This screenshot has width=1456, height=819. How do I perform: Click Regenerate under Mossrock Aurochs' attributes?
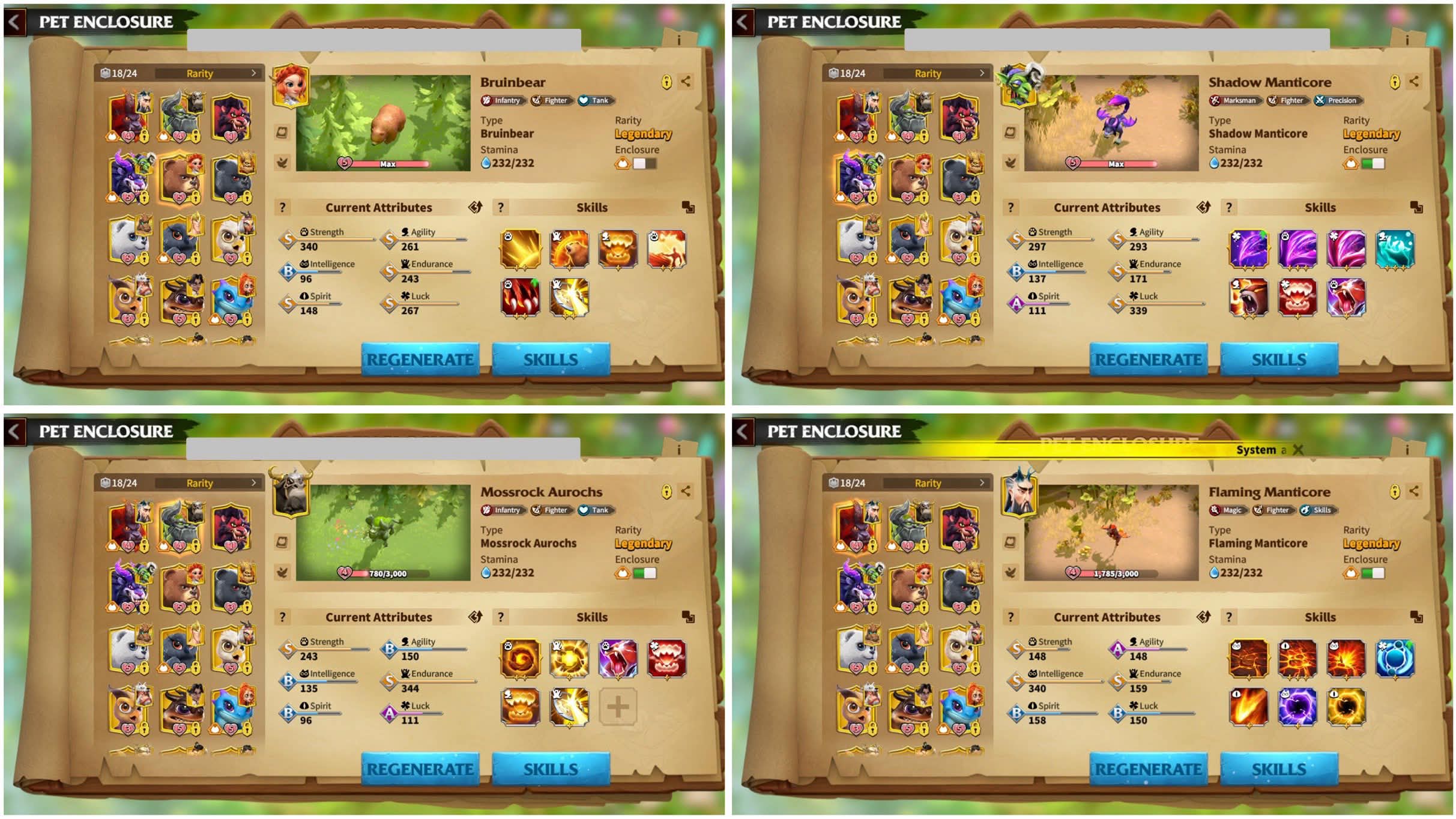[420, 769]
